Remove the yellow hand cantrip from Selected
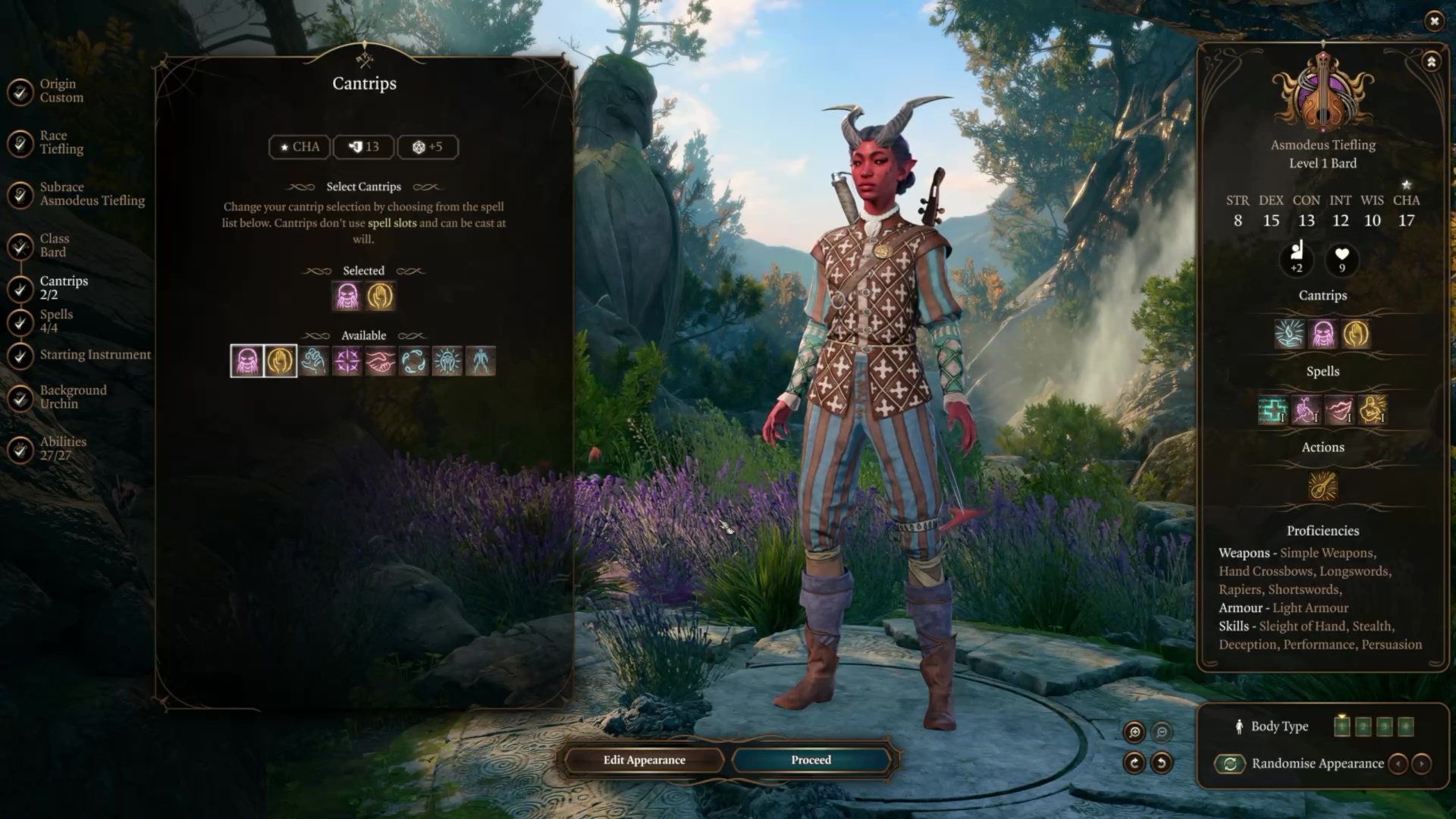Screen dimensions: 1456x819 (x=380, y=297)
